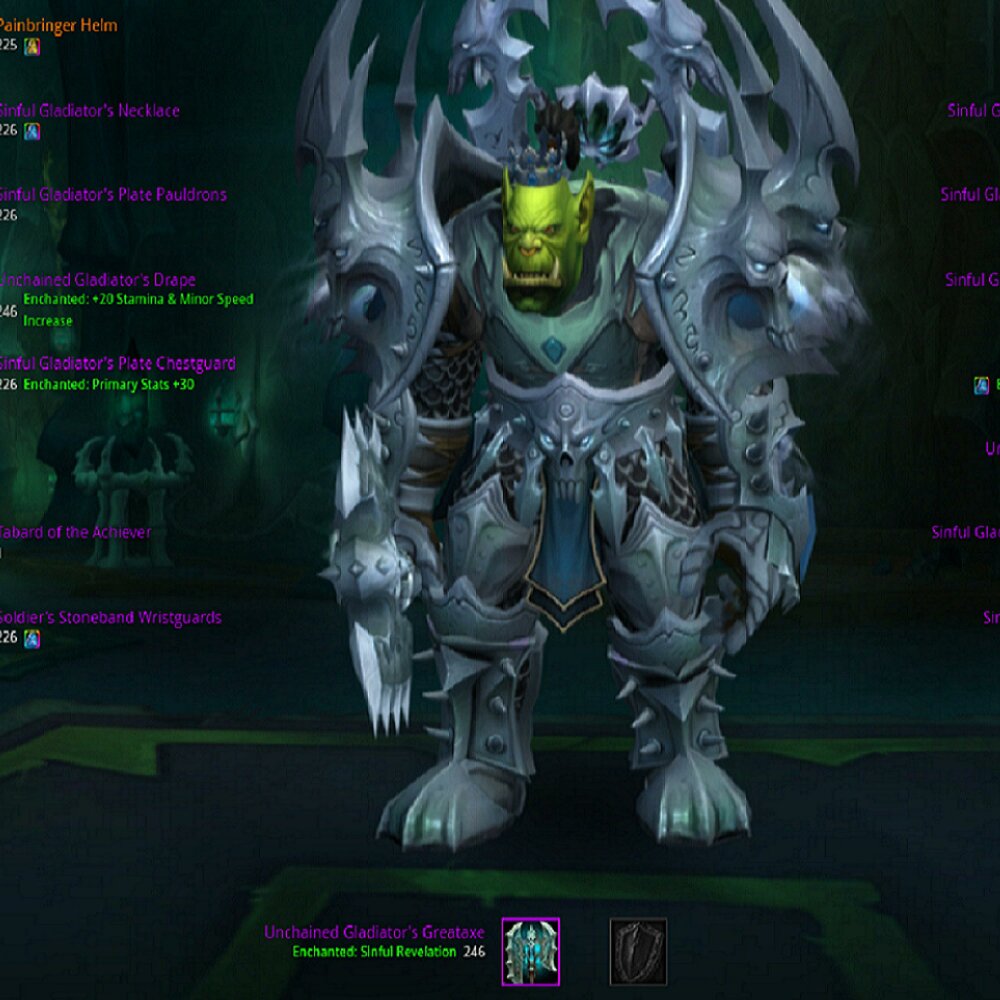Click Sinful Gladiator's Plate Pauldrons link
This screenshot has width=1000, height=1000.
tap(113, 194)
